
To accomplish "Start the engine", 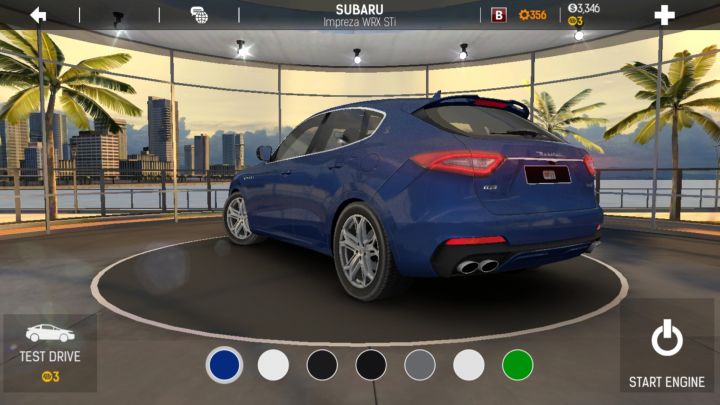I will [667, 353].
